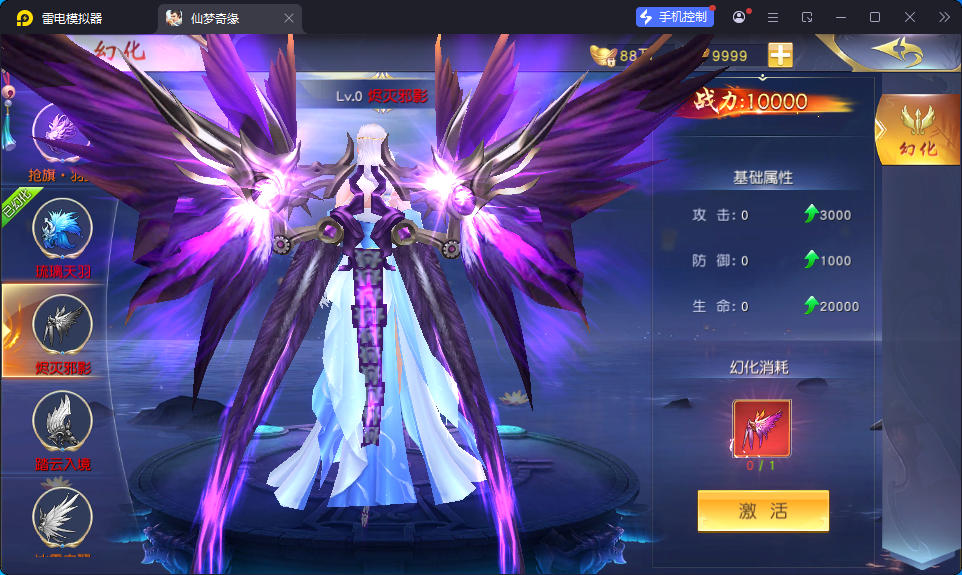
Task: Close the 仙梦奇缘 emulator tab
Action: [289, 18]
